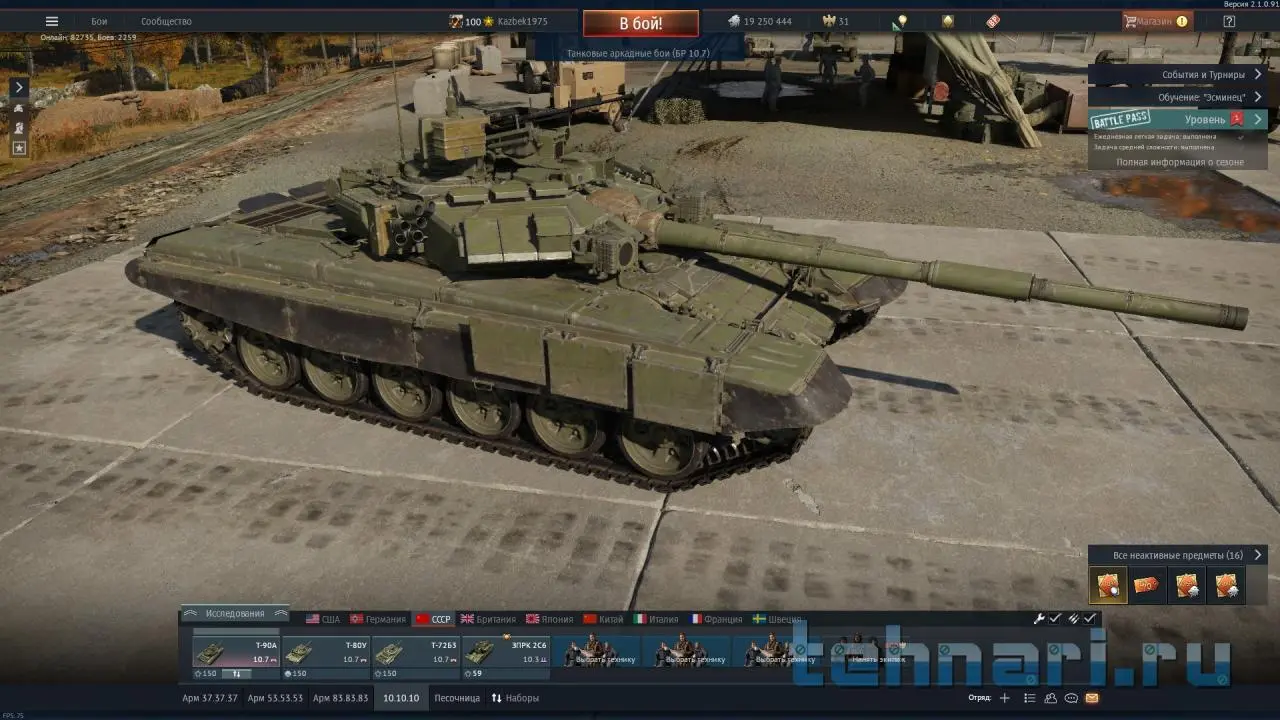Open the "Исследования" research panel
The height and width of the screenshot is (720, 1280).
[235, 613]
